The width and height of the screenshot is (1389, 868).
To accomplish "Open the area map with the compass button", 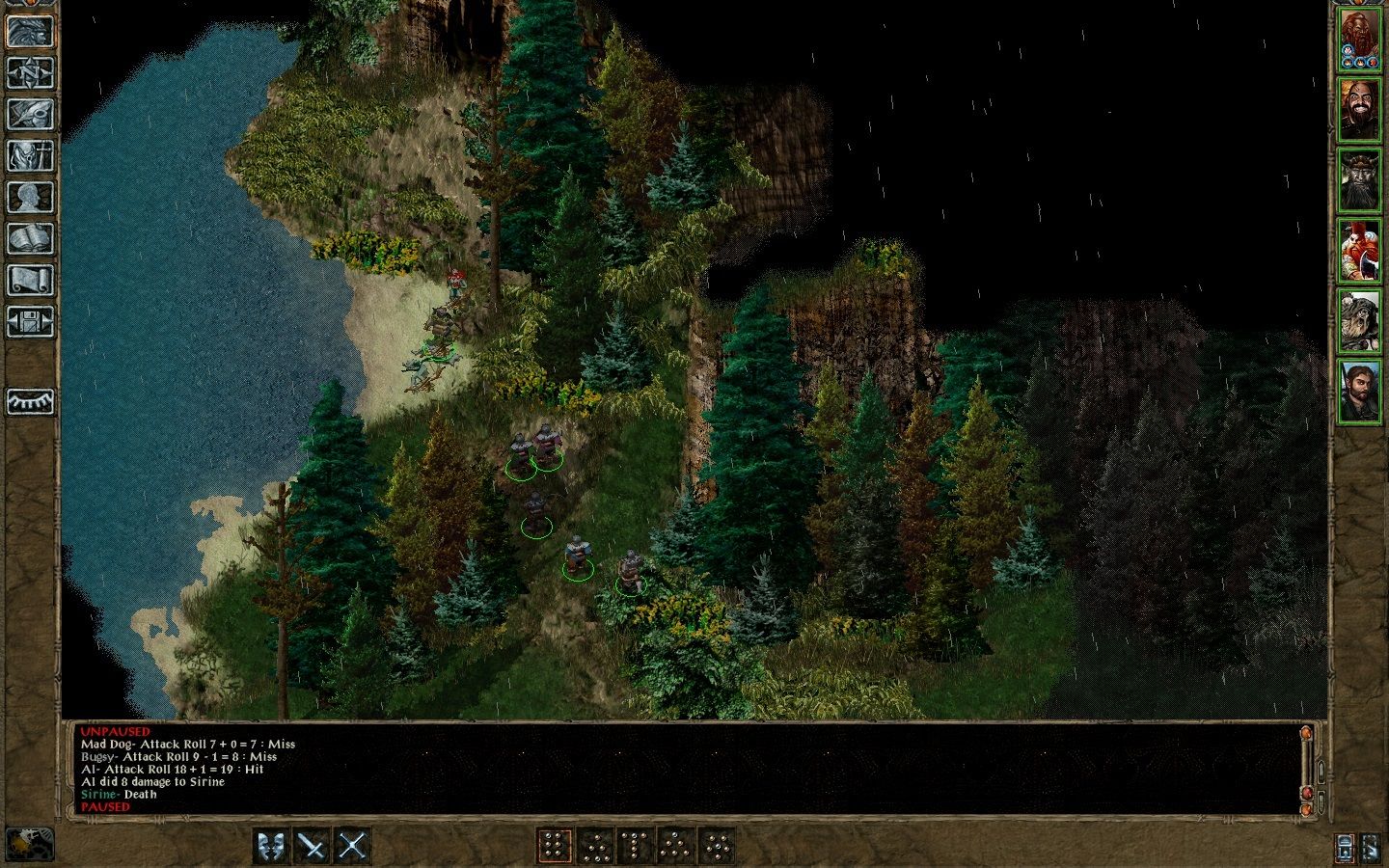I will point(30,72).
